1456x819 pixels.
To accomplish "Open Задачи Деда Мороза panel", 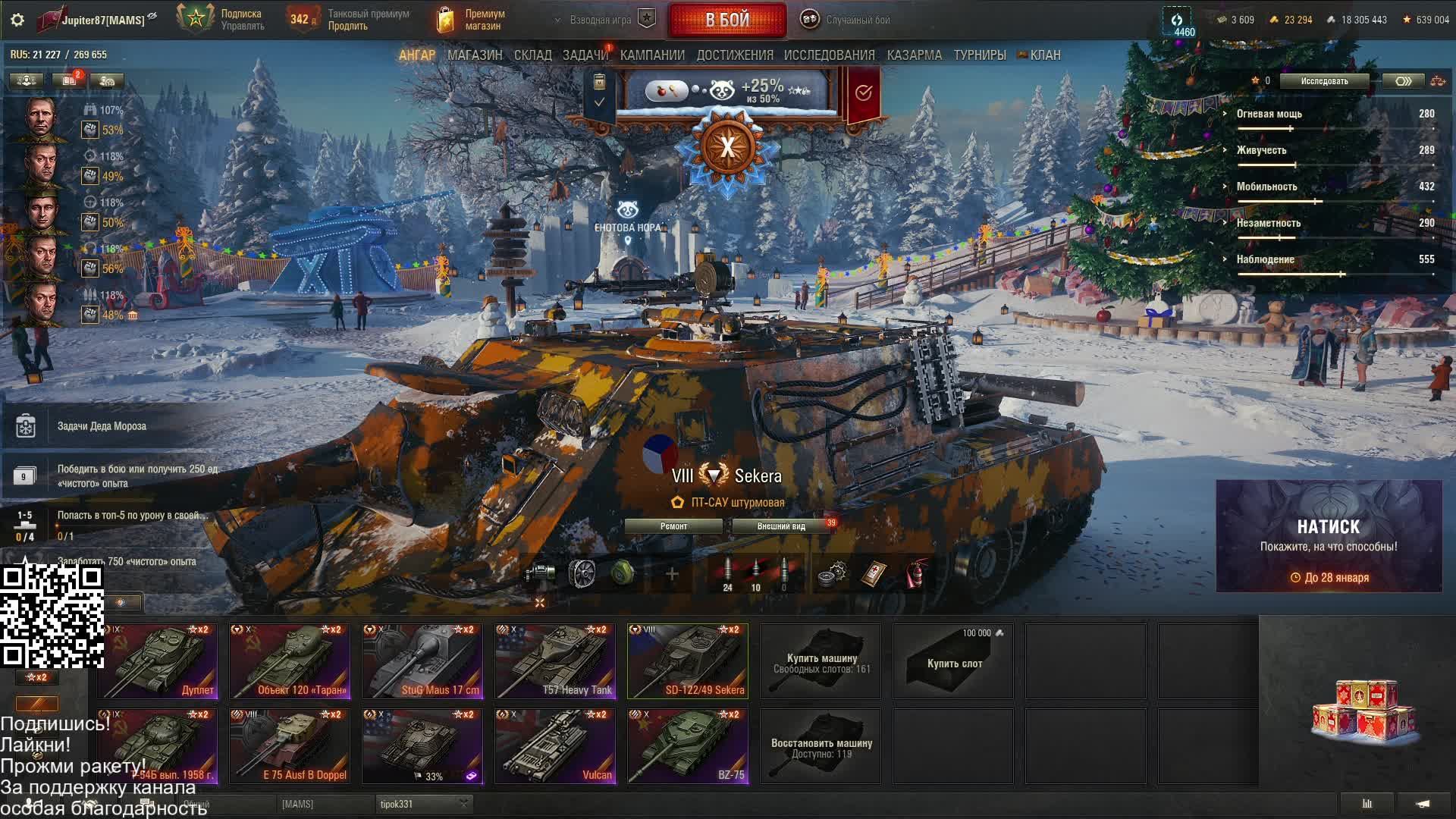I will tap(102, 426).
